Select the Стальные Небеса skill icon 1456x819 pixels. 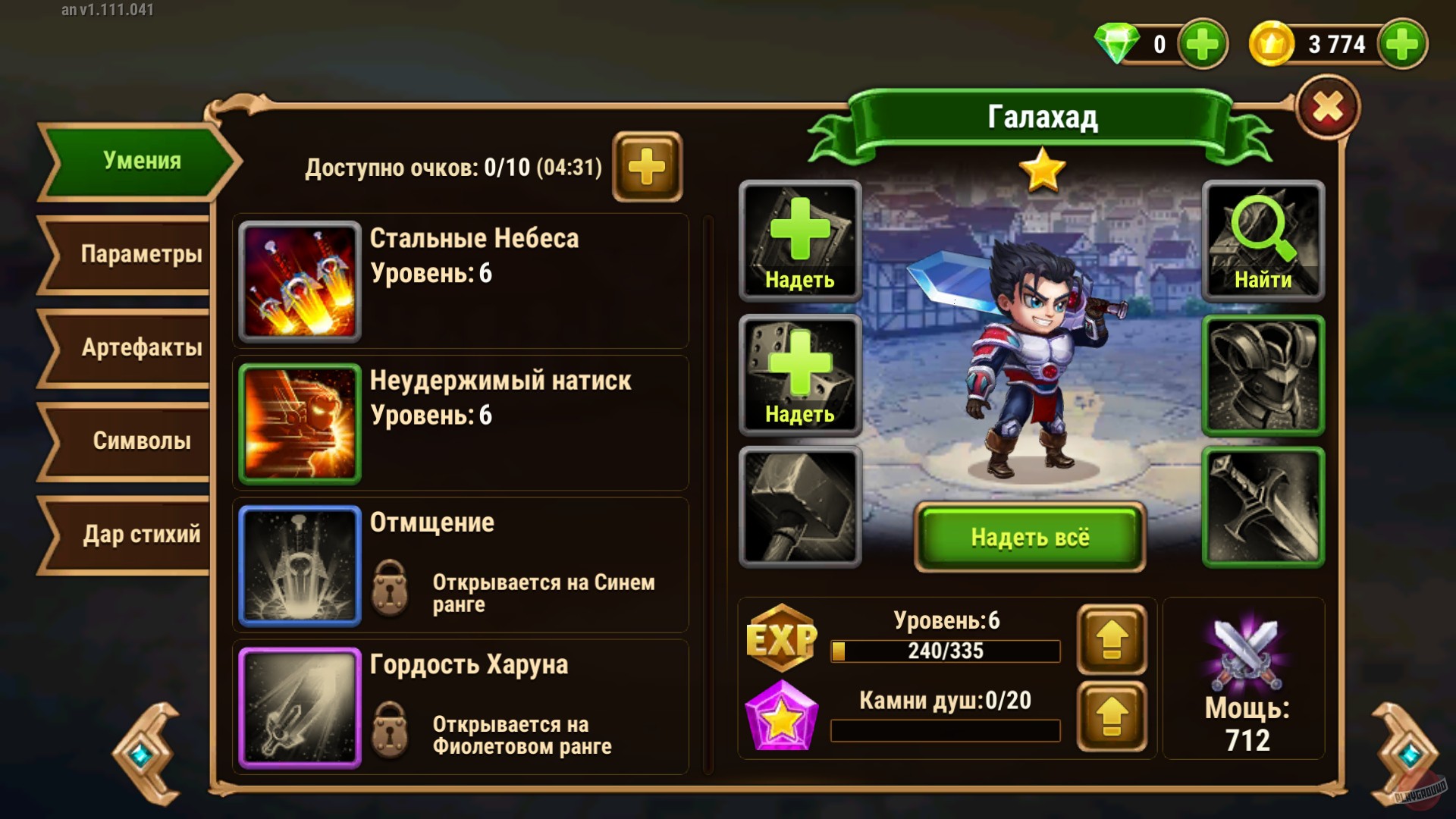(x=300, y=281)
